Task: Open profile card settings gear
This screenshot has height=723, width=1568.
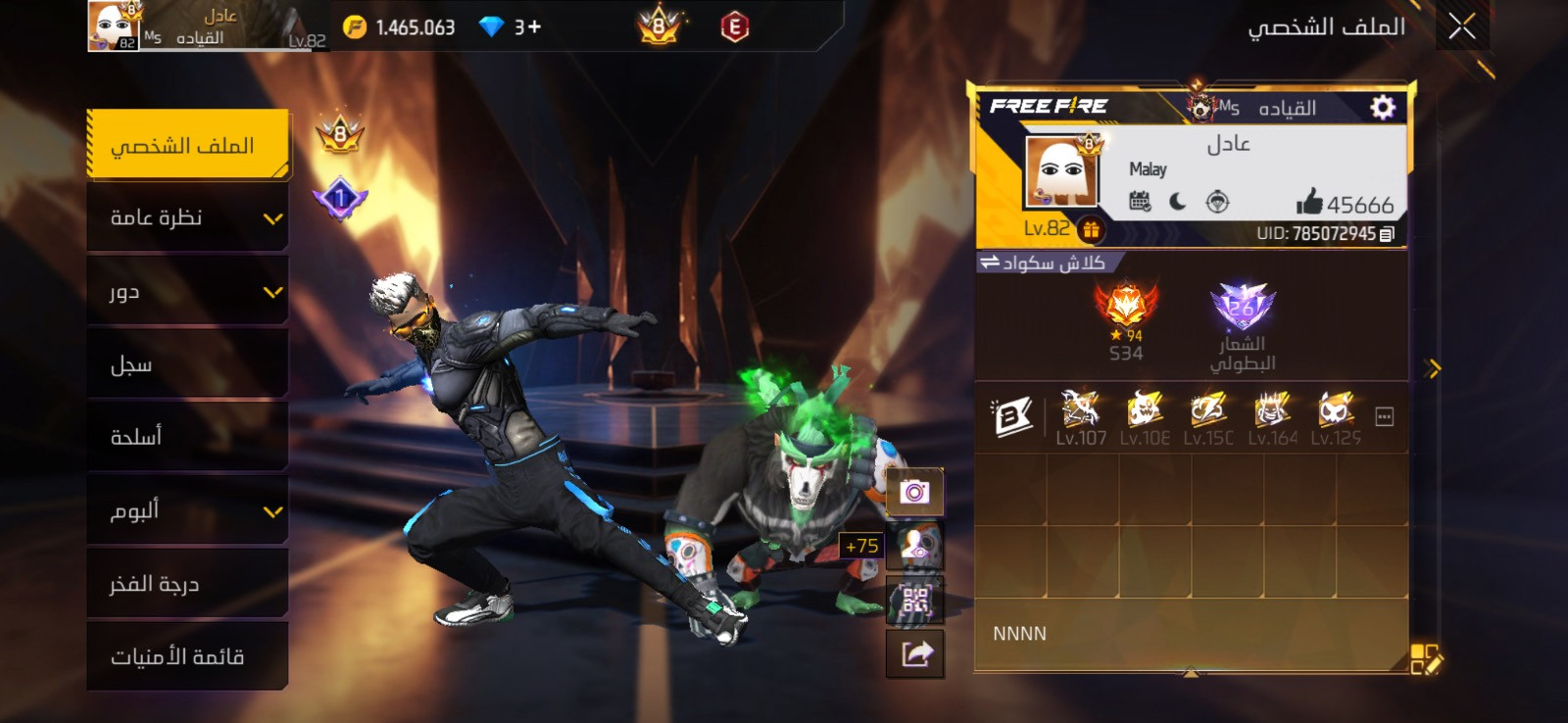Action: pos(1382,107)
